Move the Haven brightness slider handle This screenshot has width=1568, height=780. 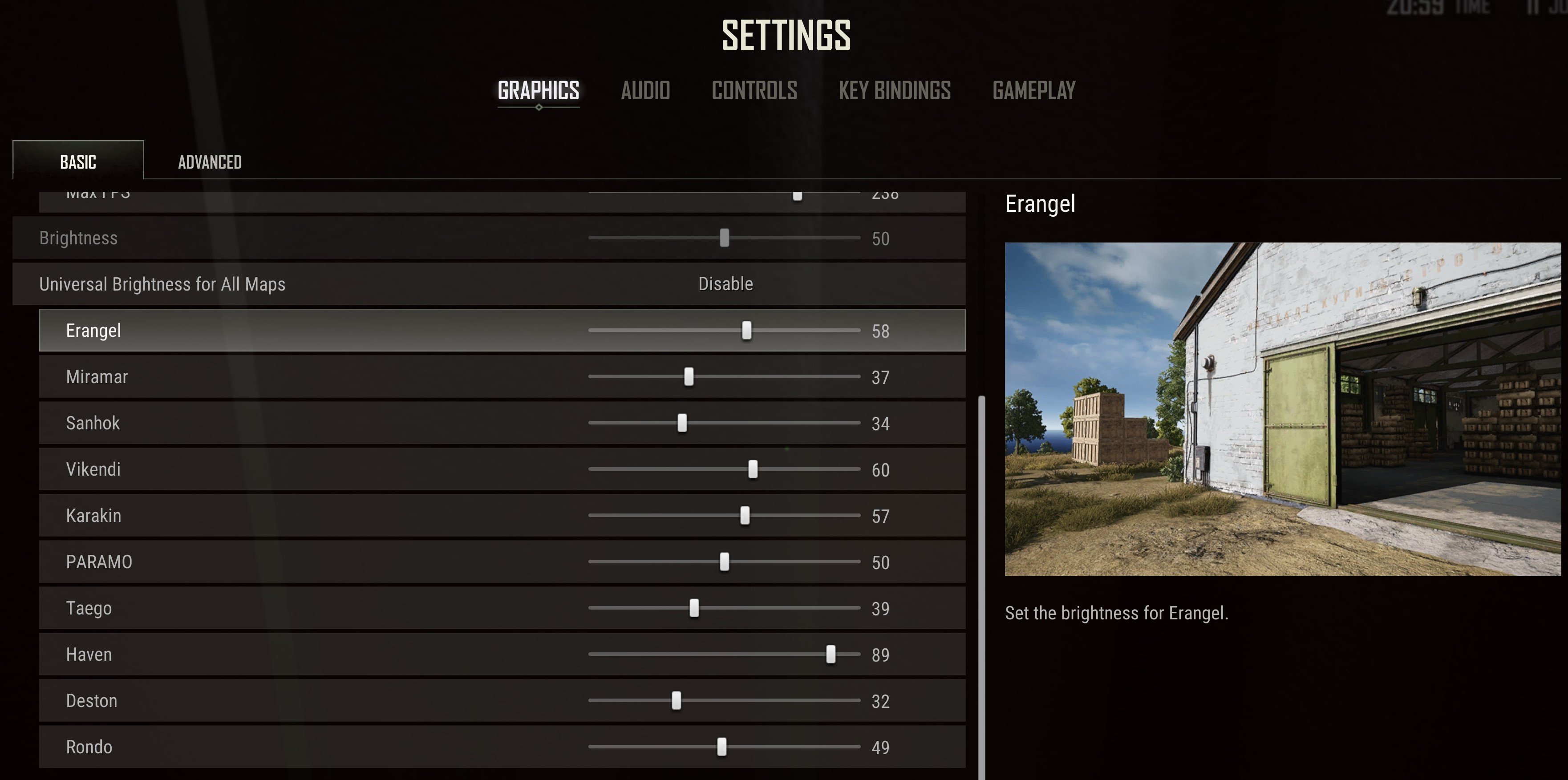pos(831,654)
